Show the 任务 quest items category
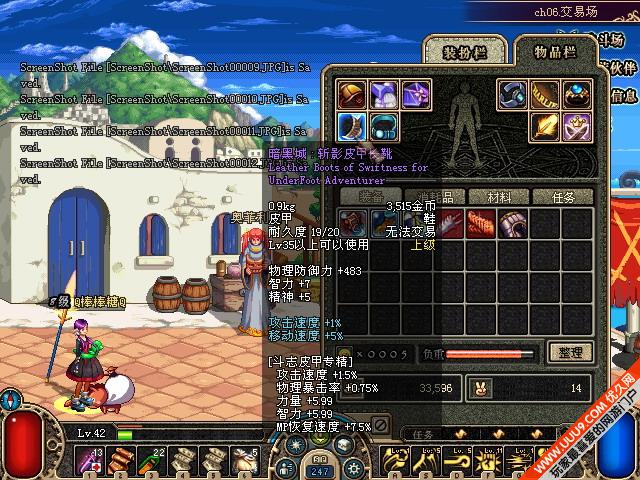This screenshot has height=480, width=640. (x=563, y=197)
